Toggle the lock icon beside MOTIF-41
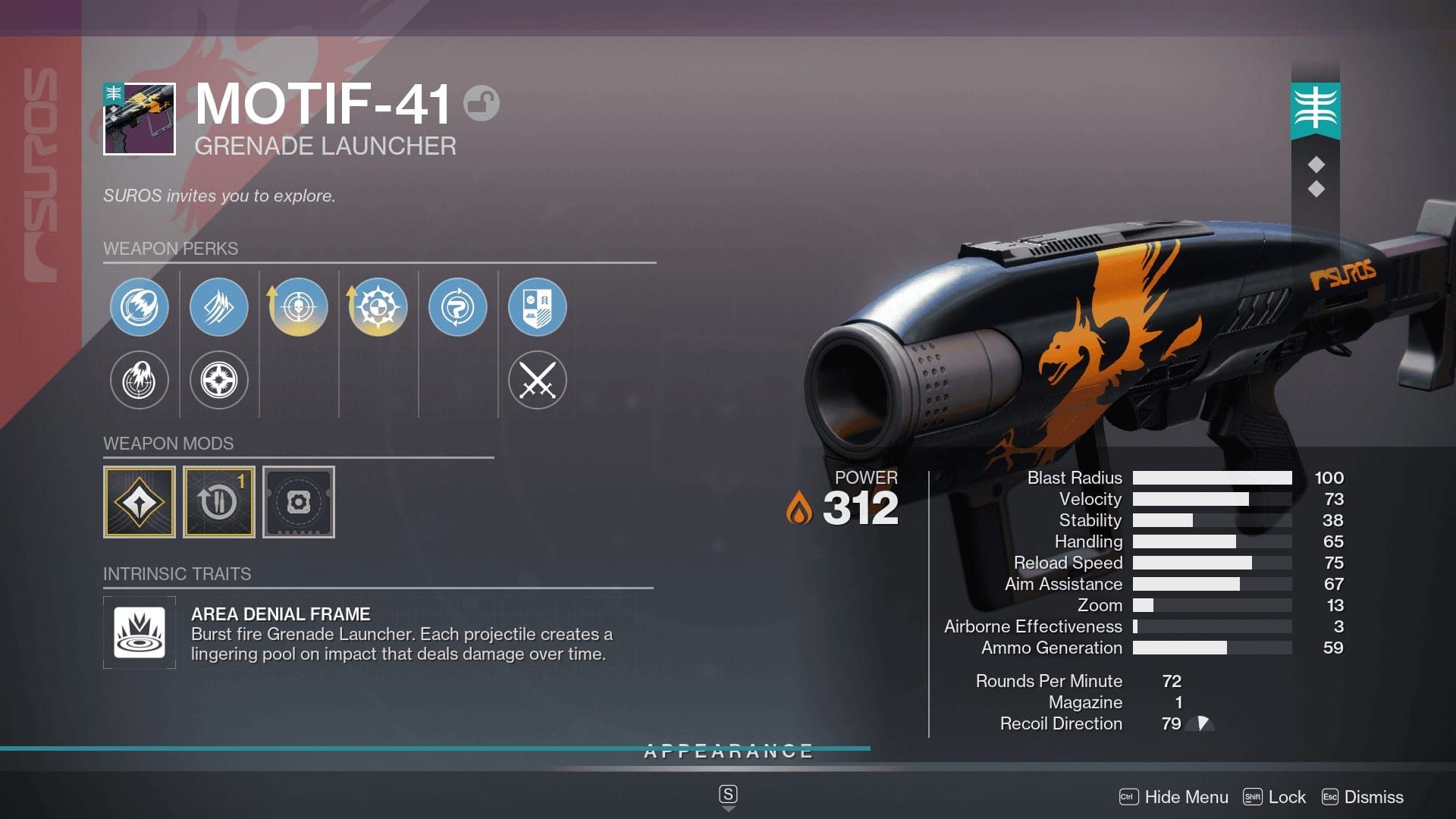1456x819 pixels. pyautogui.click(x=482, y=104)
